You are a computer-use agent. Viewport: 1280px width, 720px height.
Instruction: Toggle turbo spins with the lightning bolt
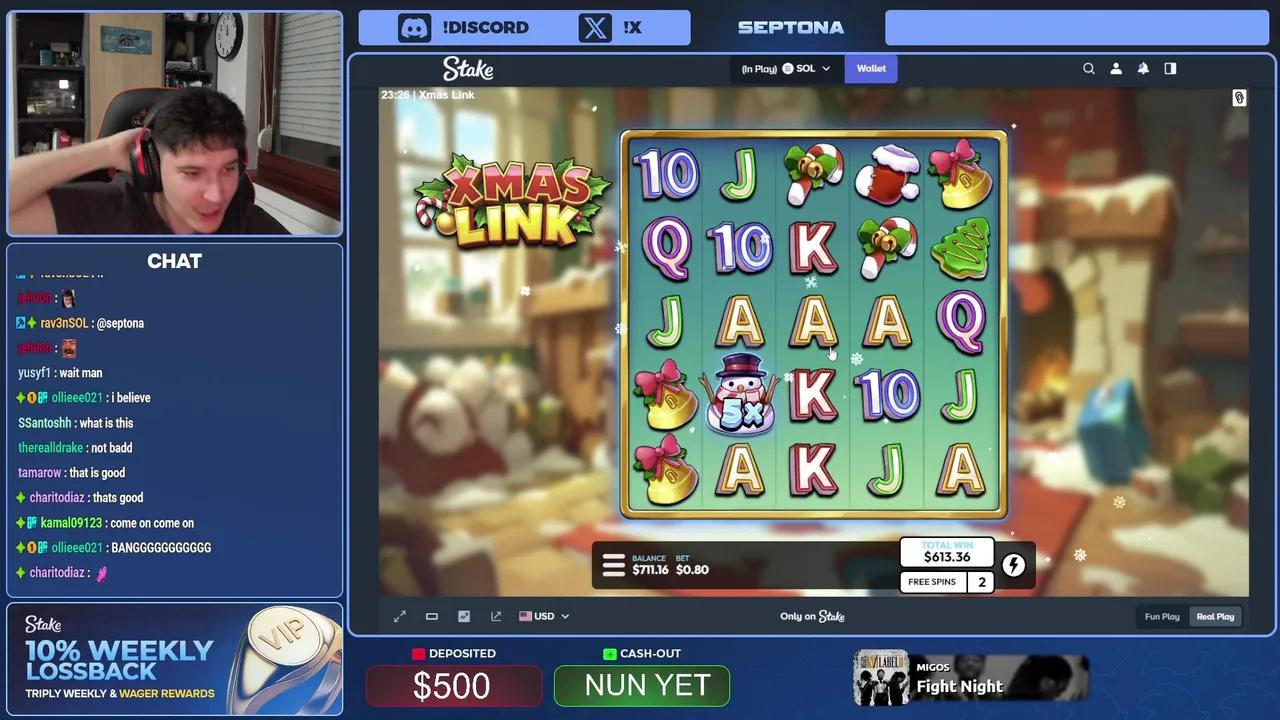1013,565
